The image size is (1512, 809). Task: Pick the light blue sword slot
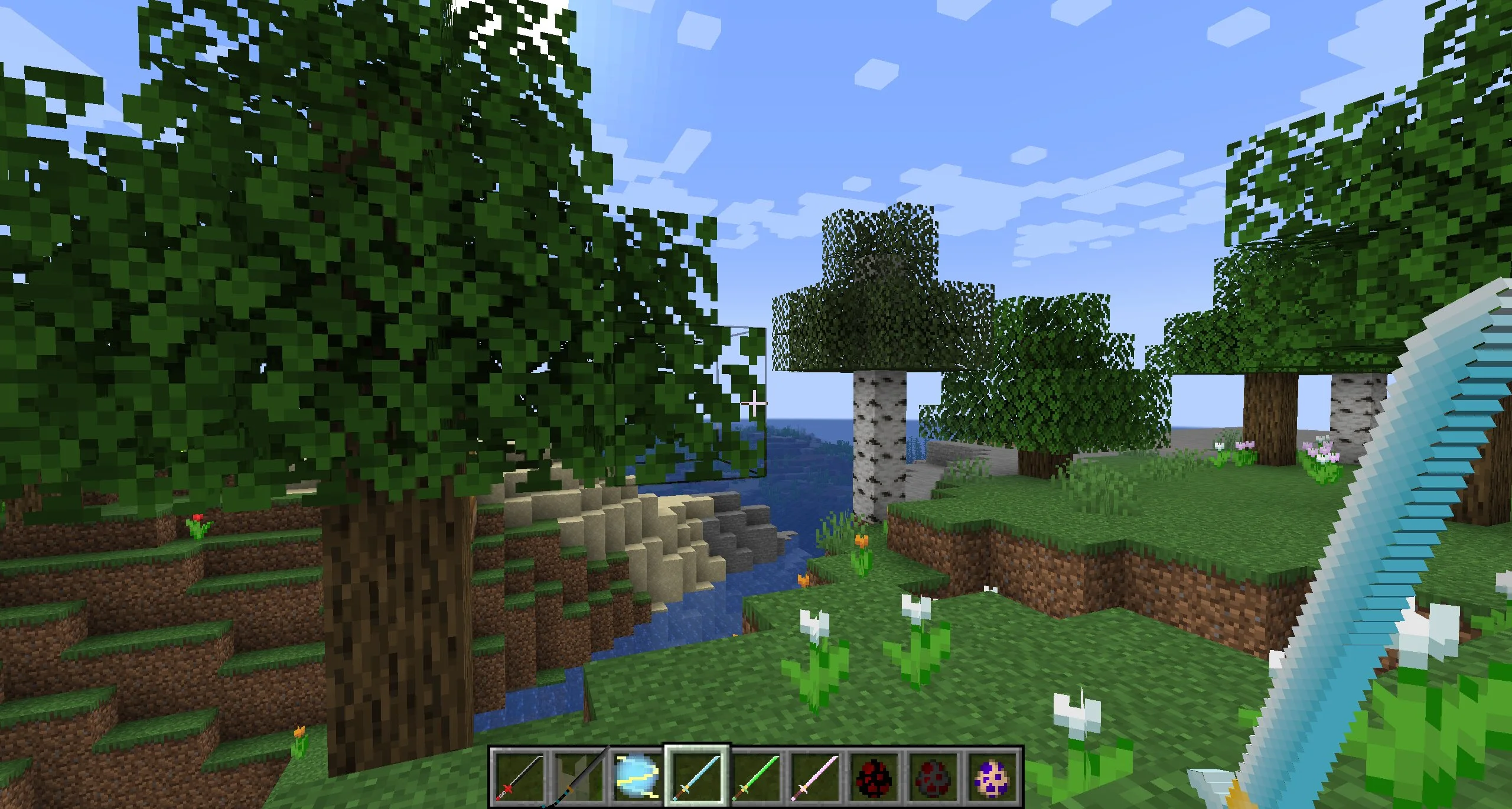pyautogui.click(x=697, y=776)
